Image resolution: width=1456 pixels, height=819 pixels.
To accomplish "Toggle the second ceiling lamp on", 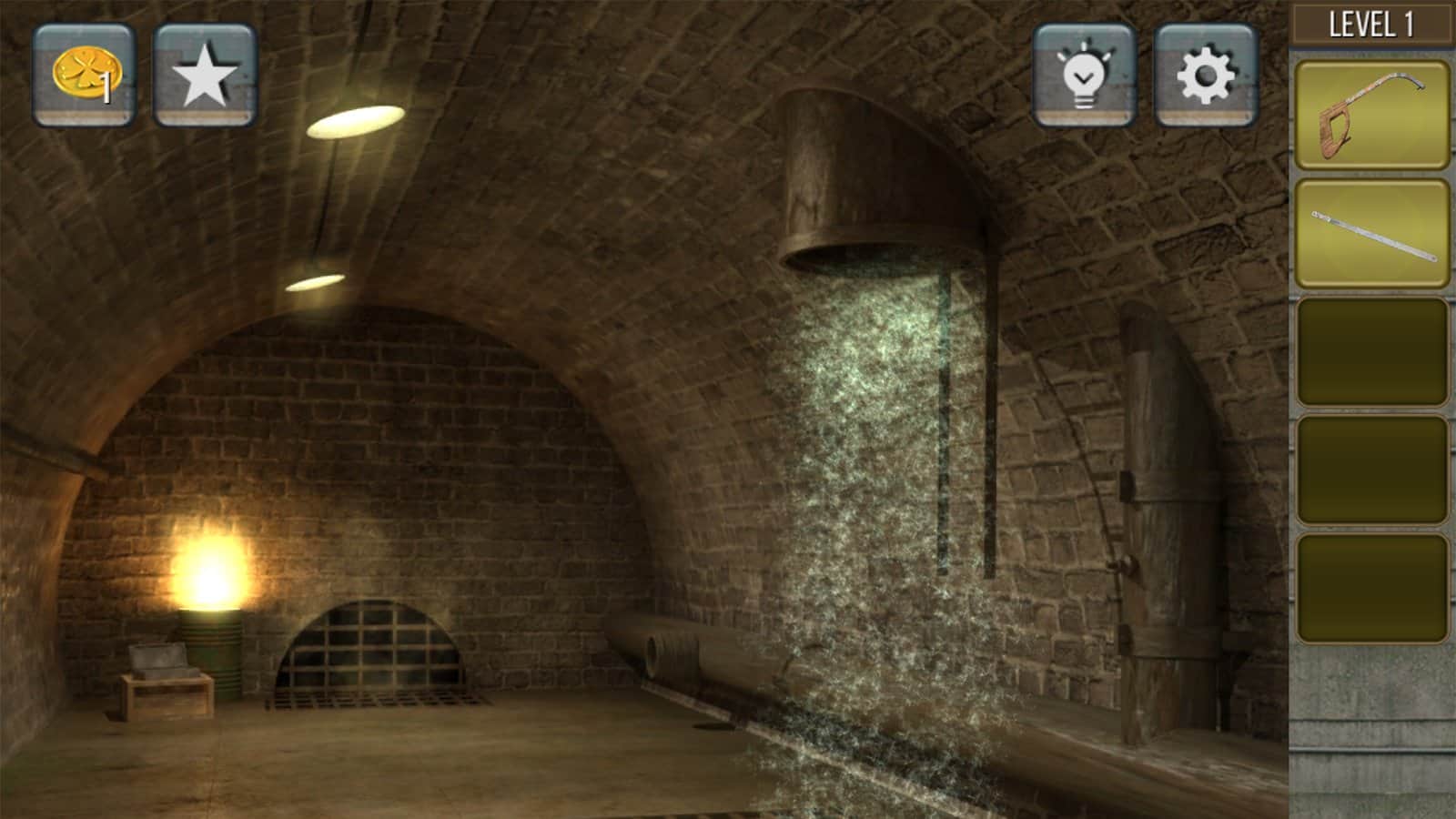I will tap(318, 282).
